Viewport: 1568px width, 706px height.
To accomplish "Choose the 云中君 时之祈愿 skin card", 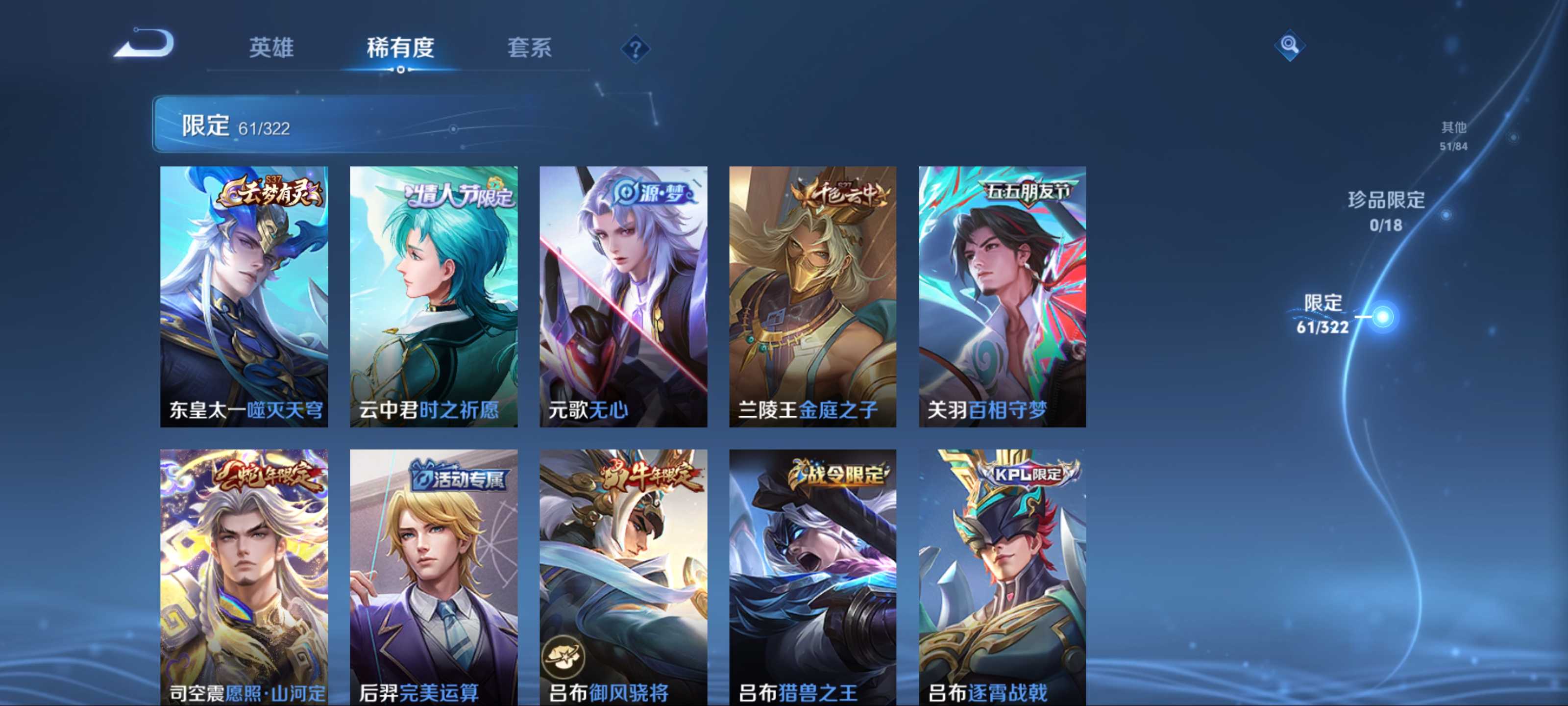I will [433, 296].
